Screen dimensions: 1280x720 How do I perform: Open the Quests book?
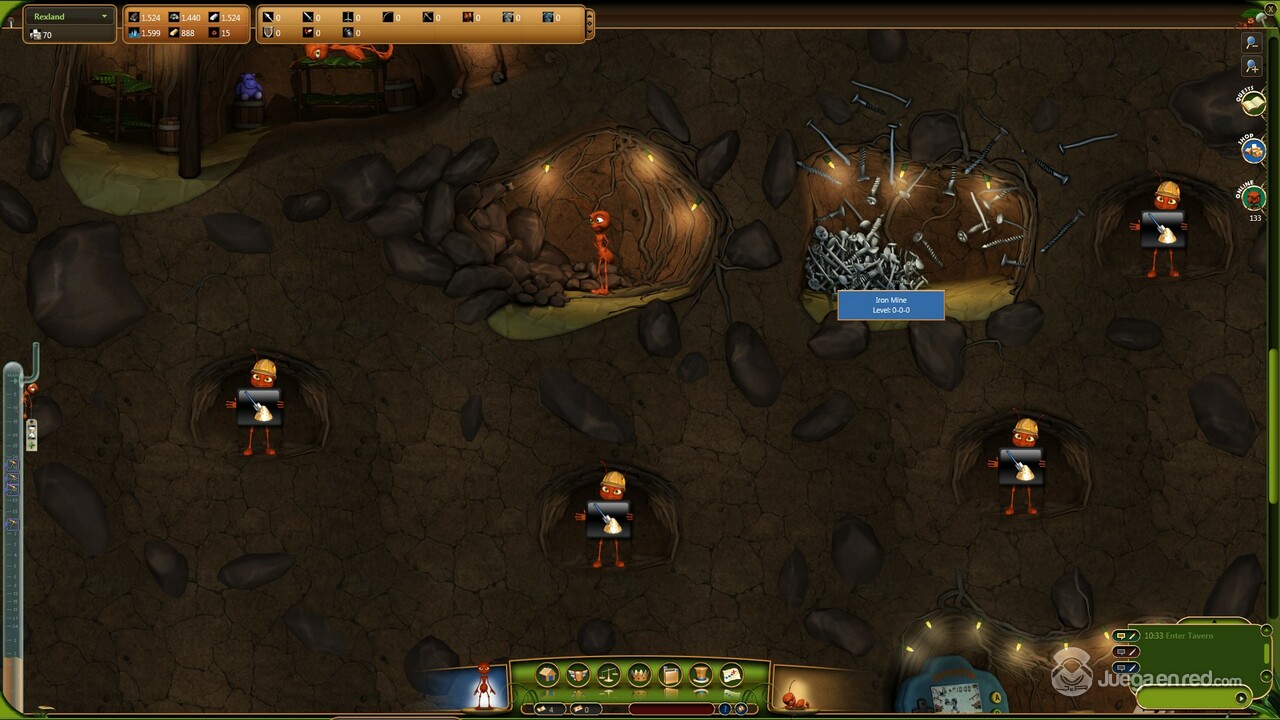point(1253,104)
